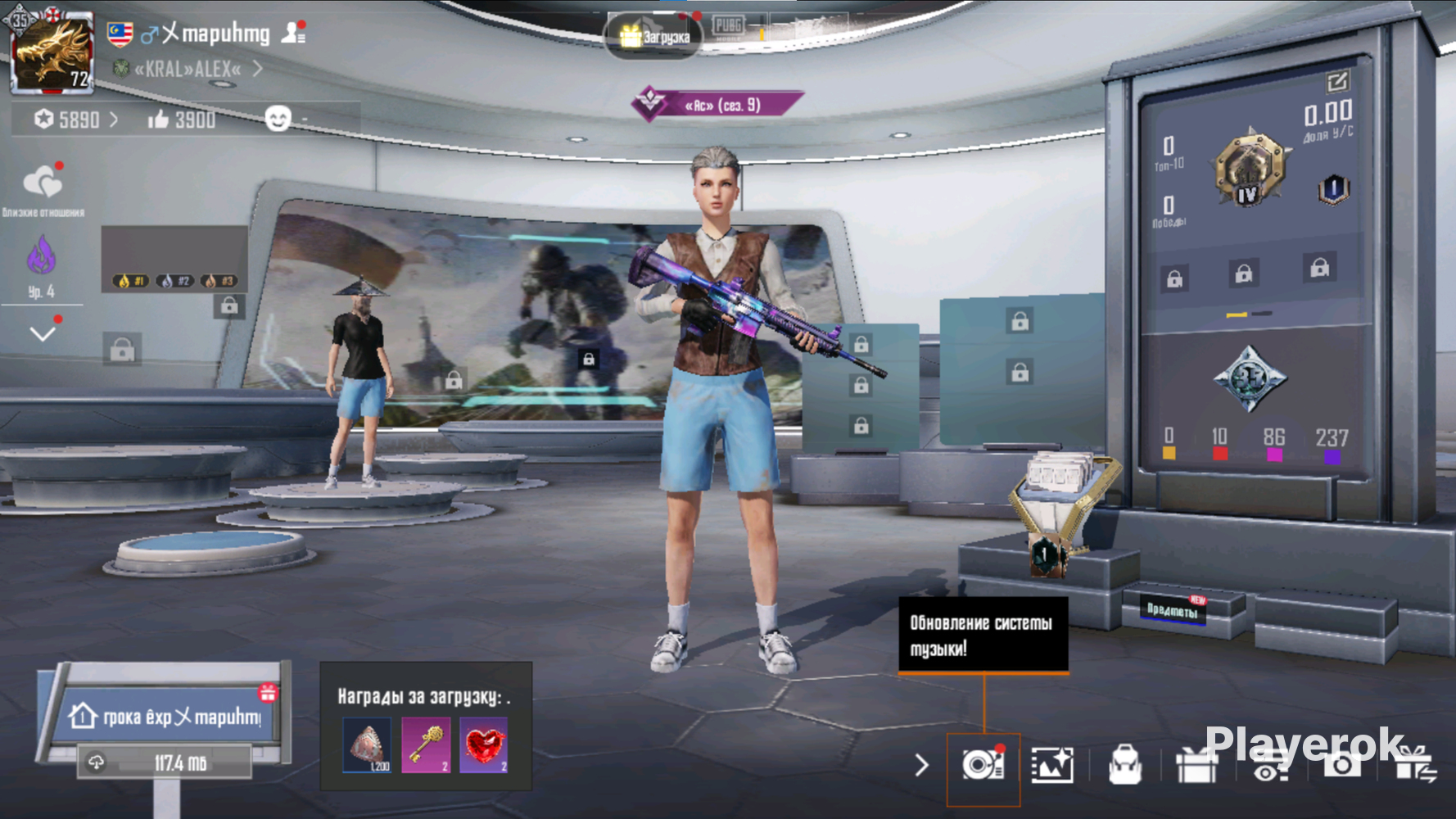Select the smiley face mood status
This screenshot has width=1456, height=819.
point(278,120)
